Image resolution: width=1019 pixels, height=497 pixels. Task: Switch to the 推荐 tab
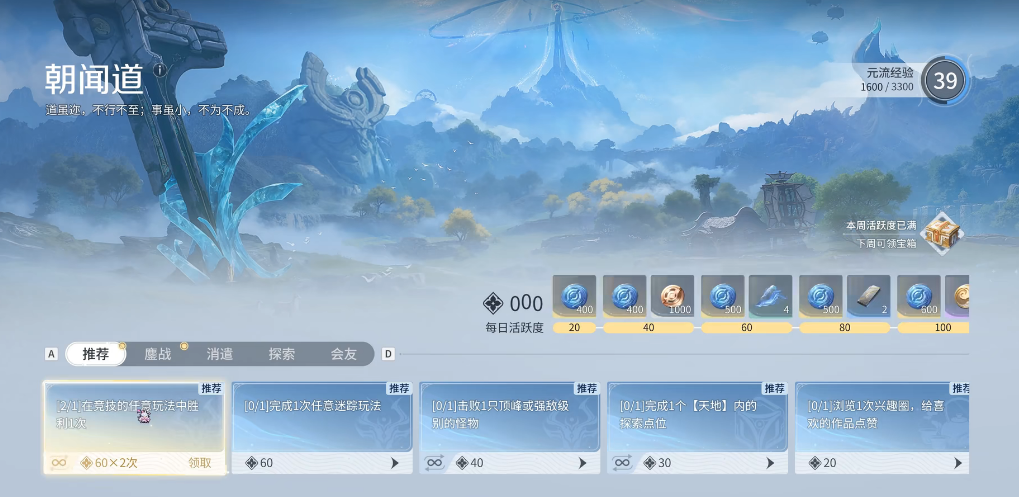96,354
